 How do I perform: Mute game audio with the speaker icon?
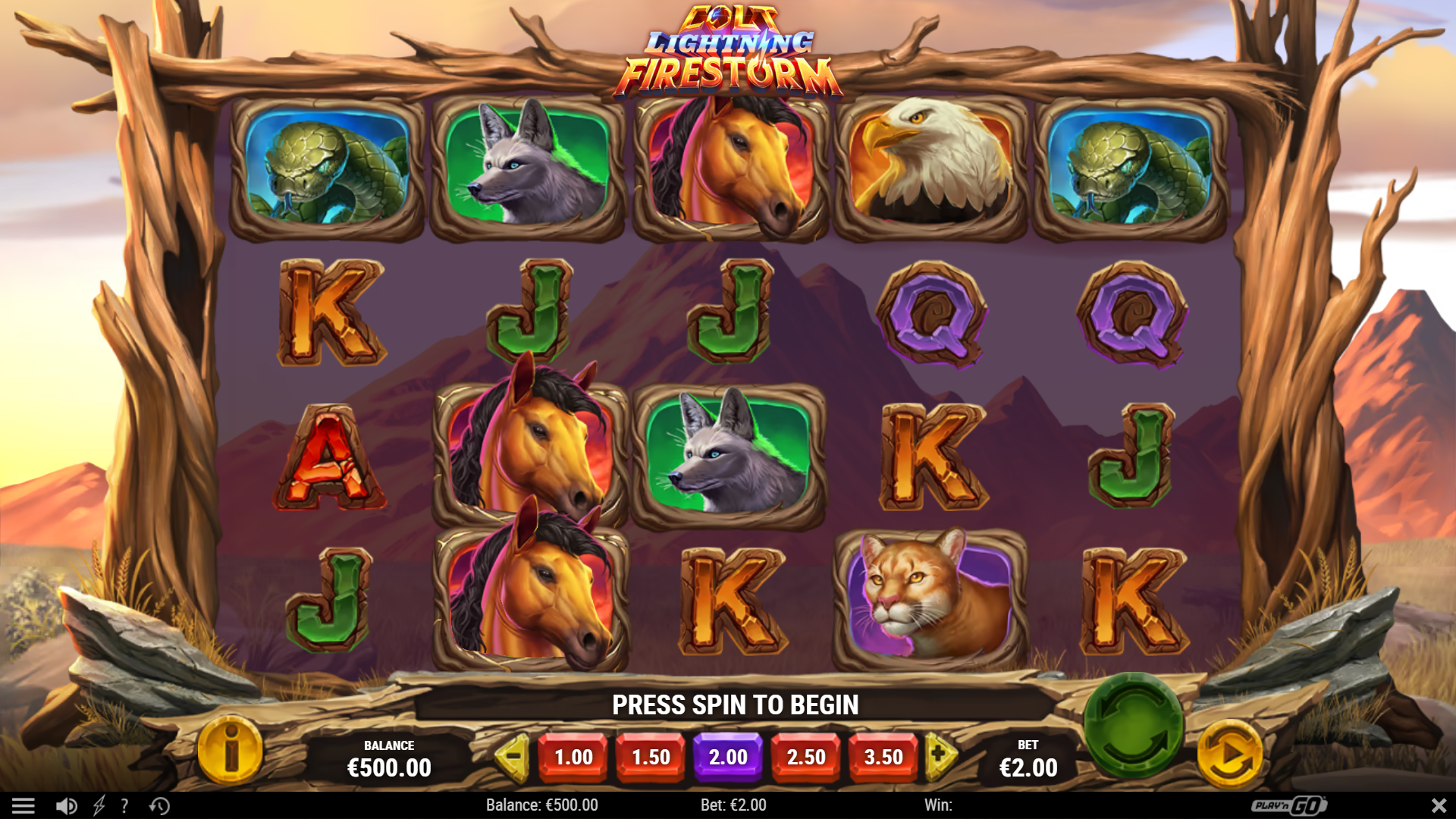(x=65, y=805)
